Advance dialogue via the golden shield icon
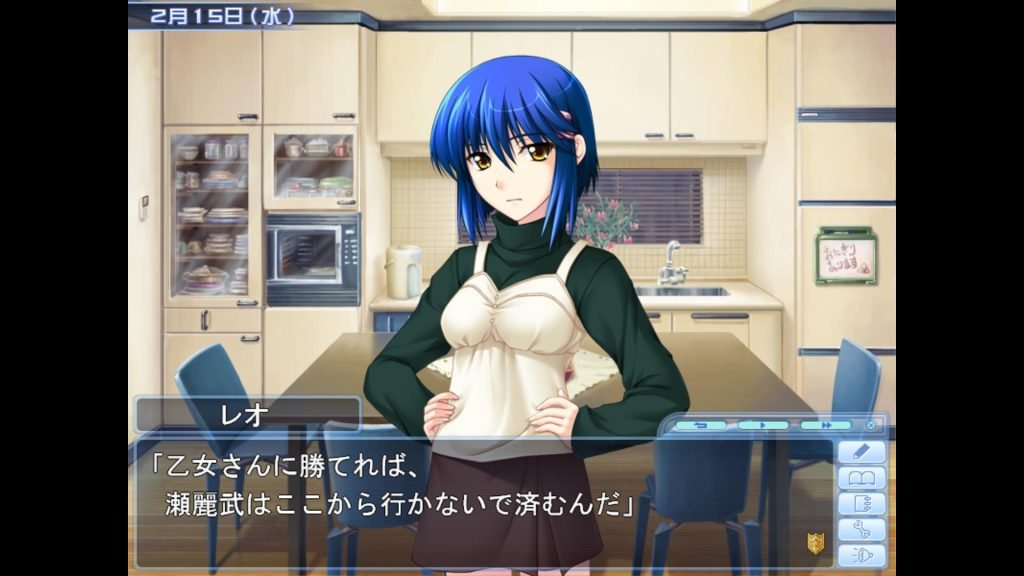Viewport: 1024px width, 576px height. point(815,543)
